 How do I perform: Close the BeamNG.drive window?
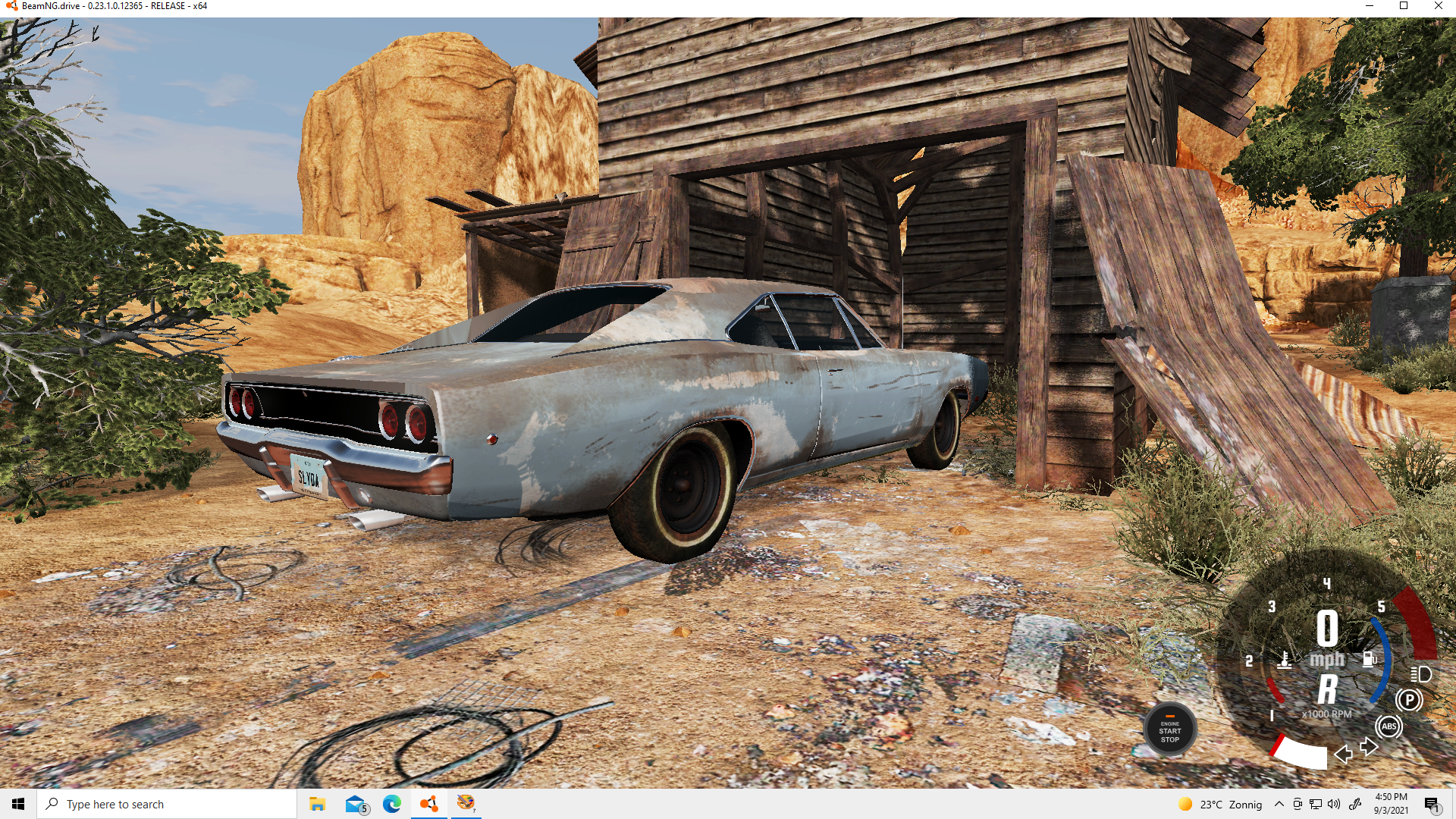(1438, 6)
